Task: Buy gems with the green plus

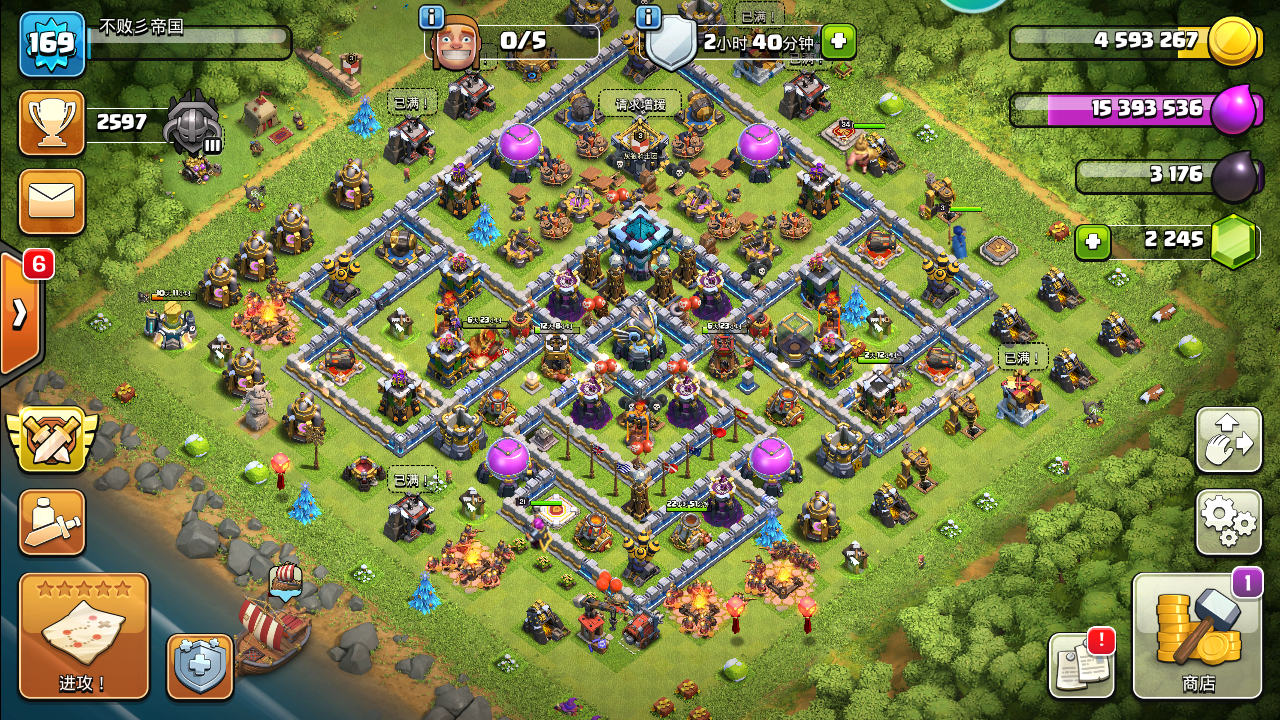Action: (x=1093, y=242)
